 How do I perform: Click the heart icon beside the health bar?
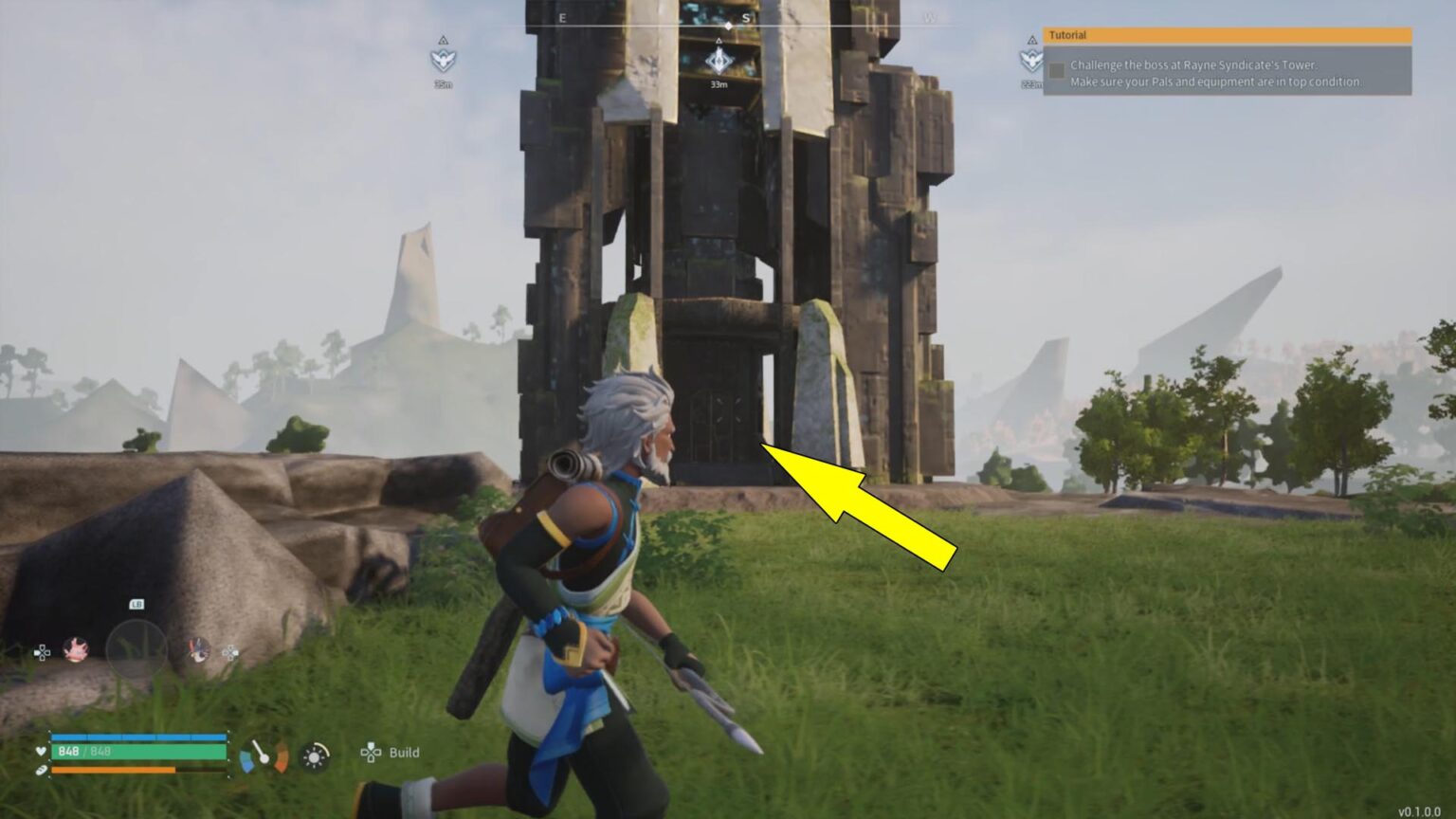pos(40,753)
